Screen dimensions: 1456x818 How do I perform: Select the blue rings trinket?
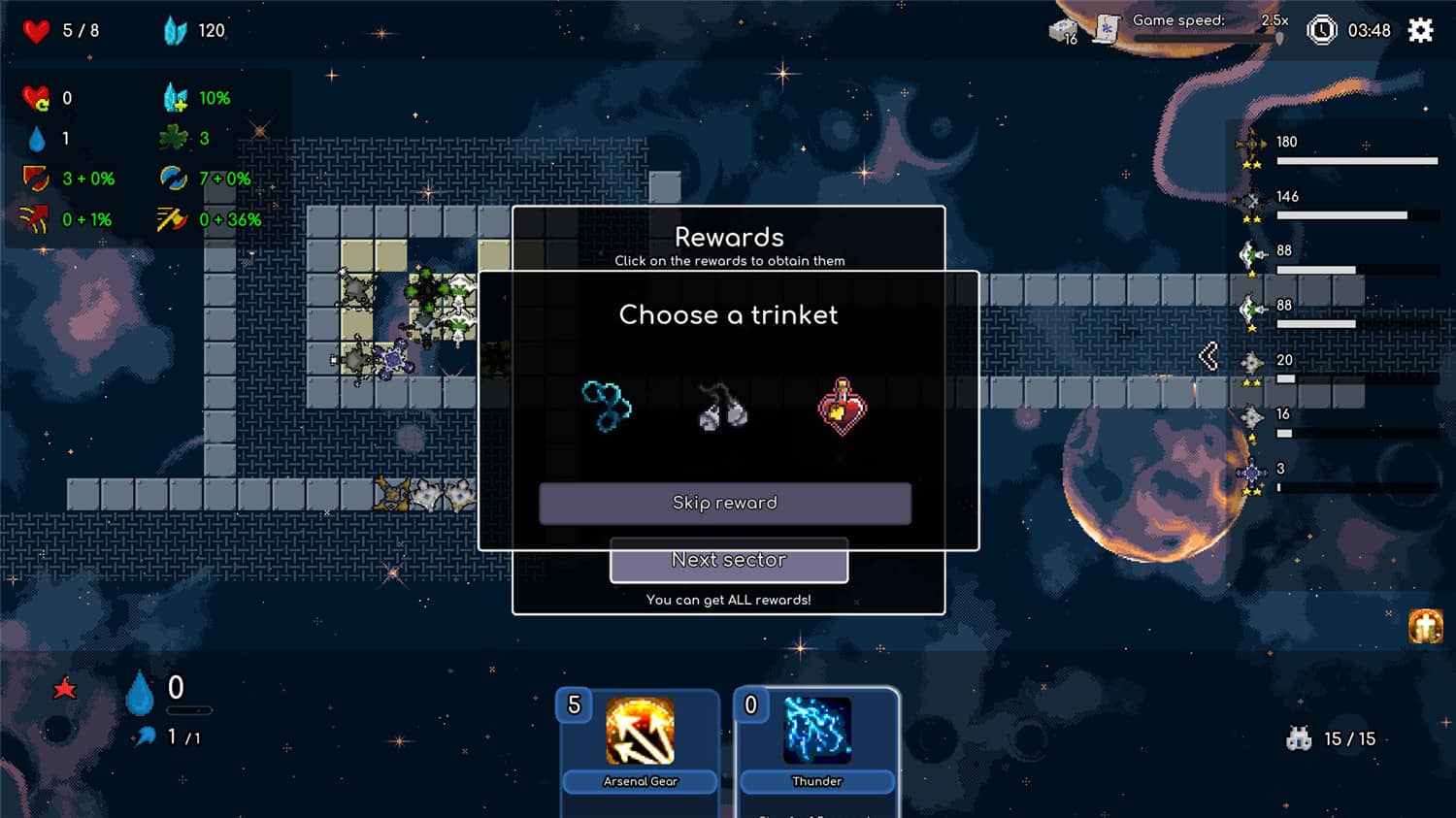[x=607, y=408]
